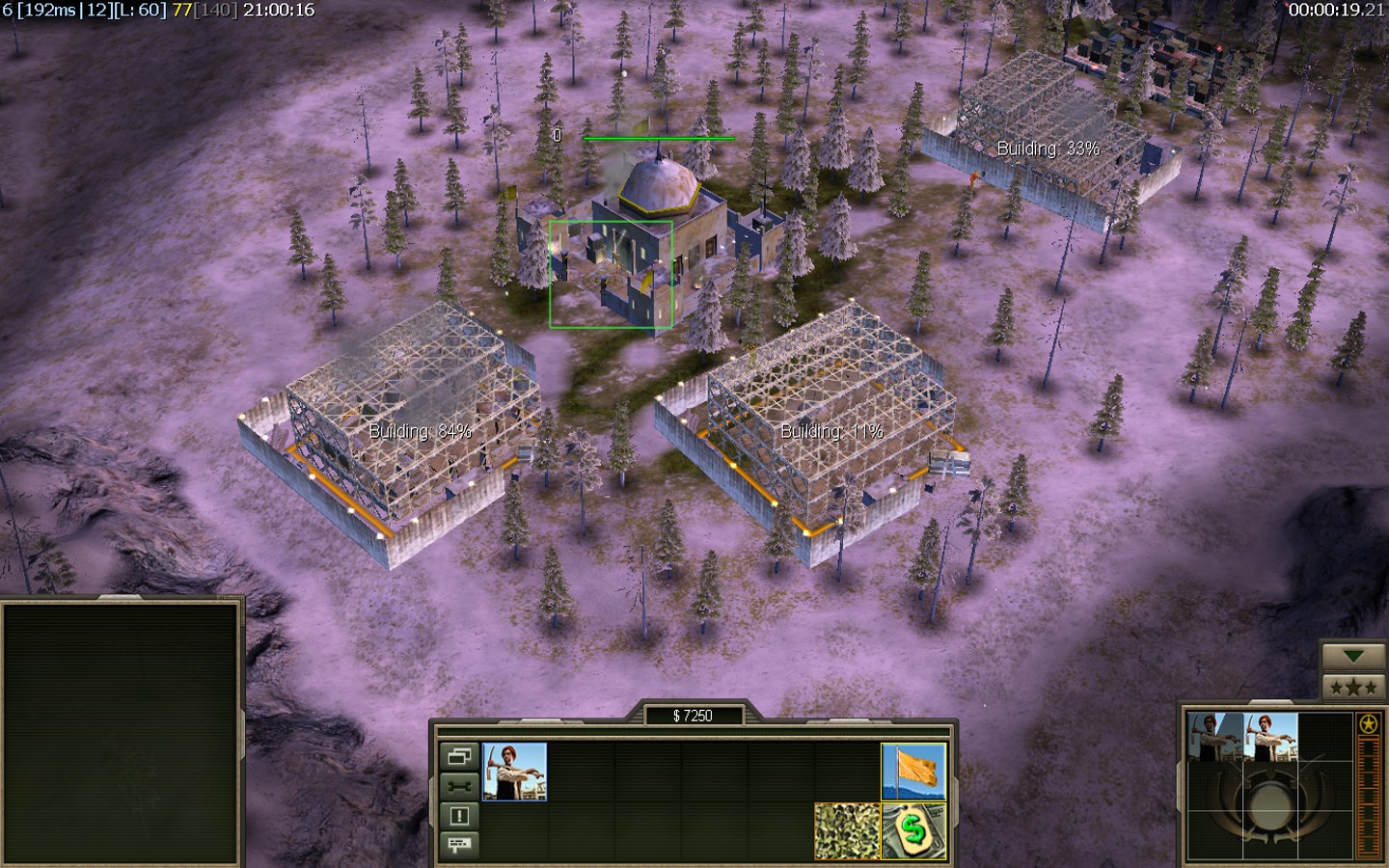Collapse the control bar with down arrow

[x=1353, y=657]
